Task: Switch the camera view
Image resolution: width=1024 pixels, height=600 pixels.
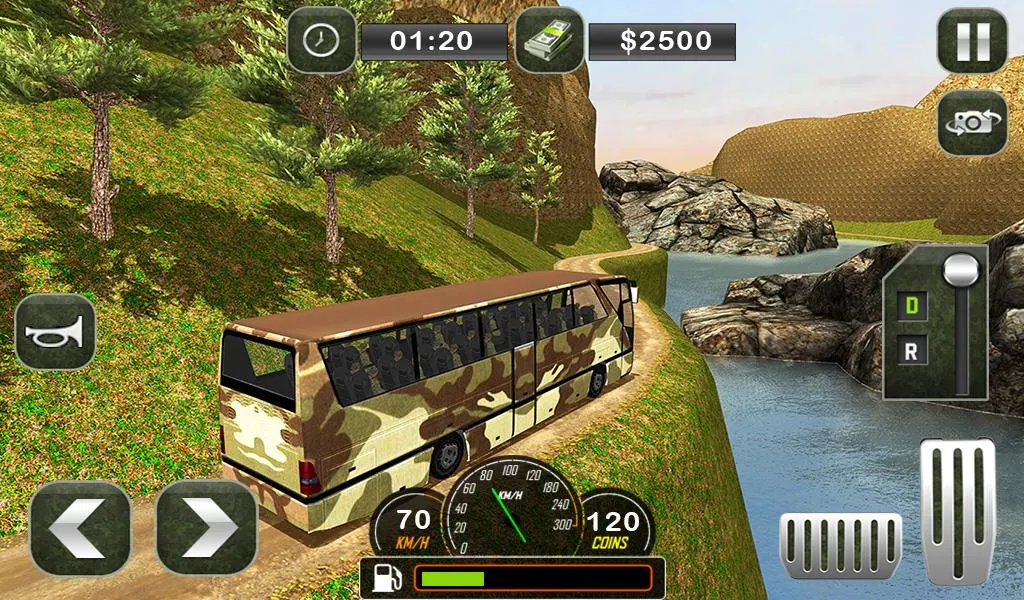Action: coord(971,122)
